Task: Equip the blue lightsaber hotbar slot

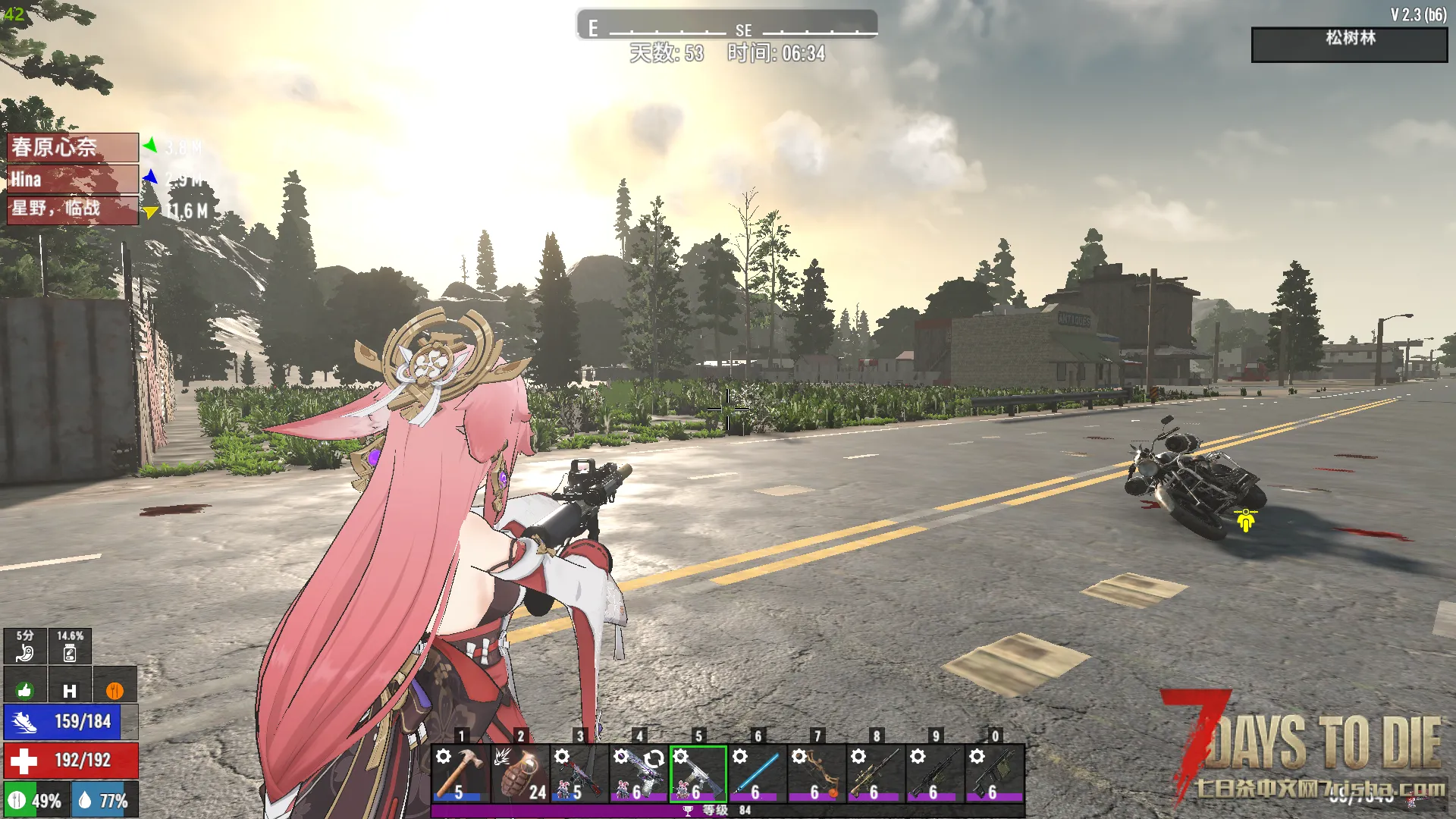Action: (x=757, y=773)
